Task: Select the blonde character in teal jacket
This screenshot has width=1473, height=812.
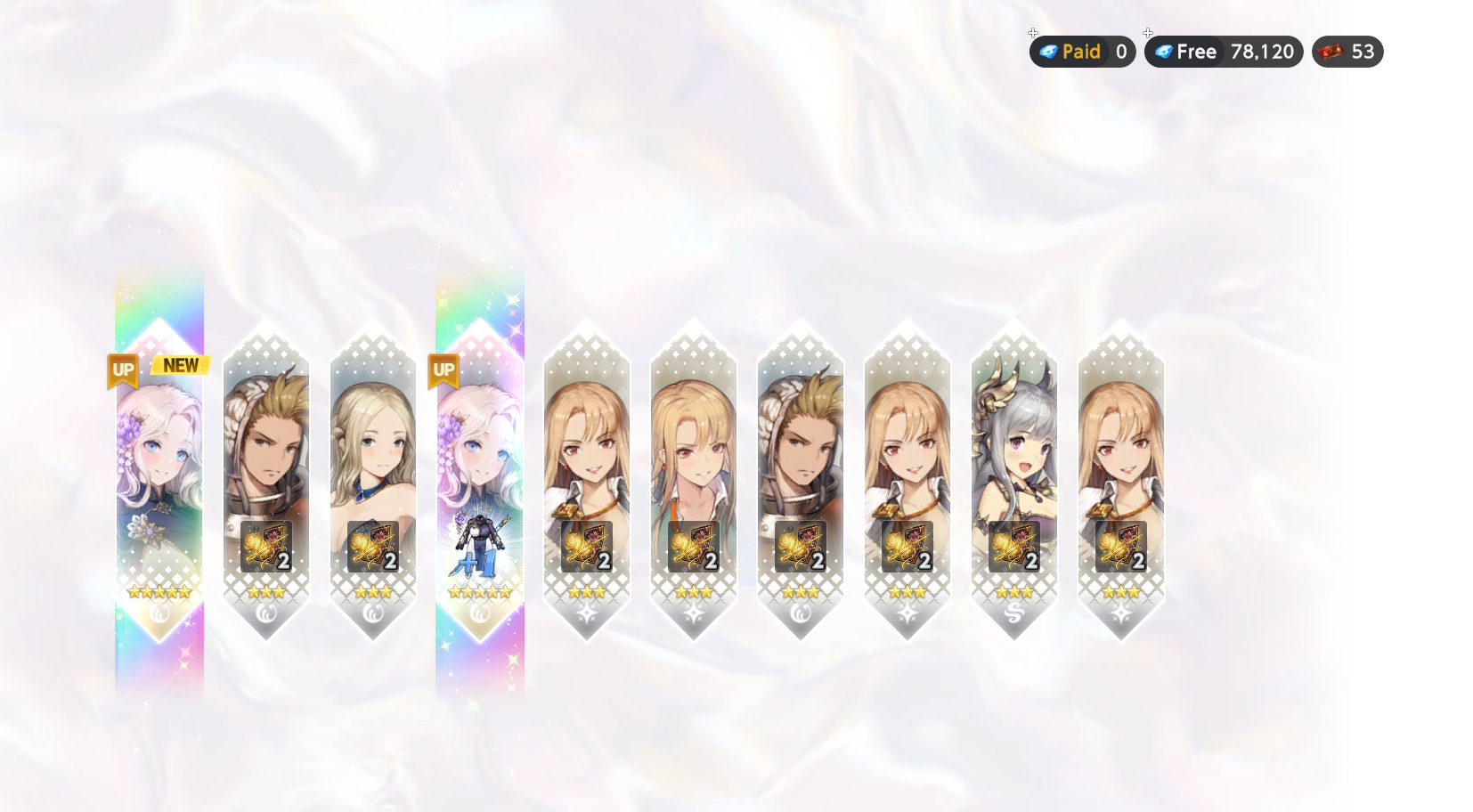Action: coord(694,481)
